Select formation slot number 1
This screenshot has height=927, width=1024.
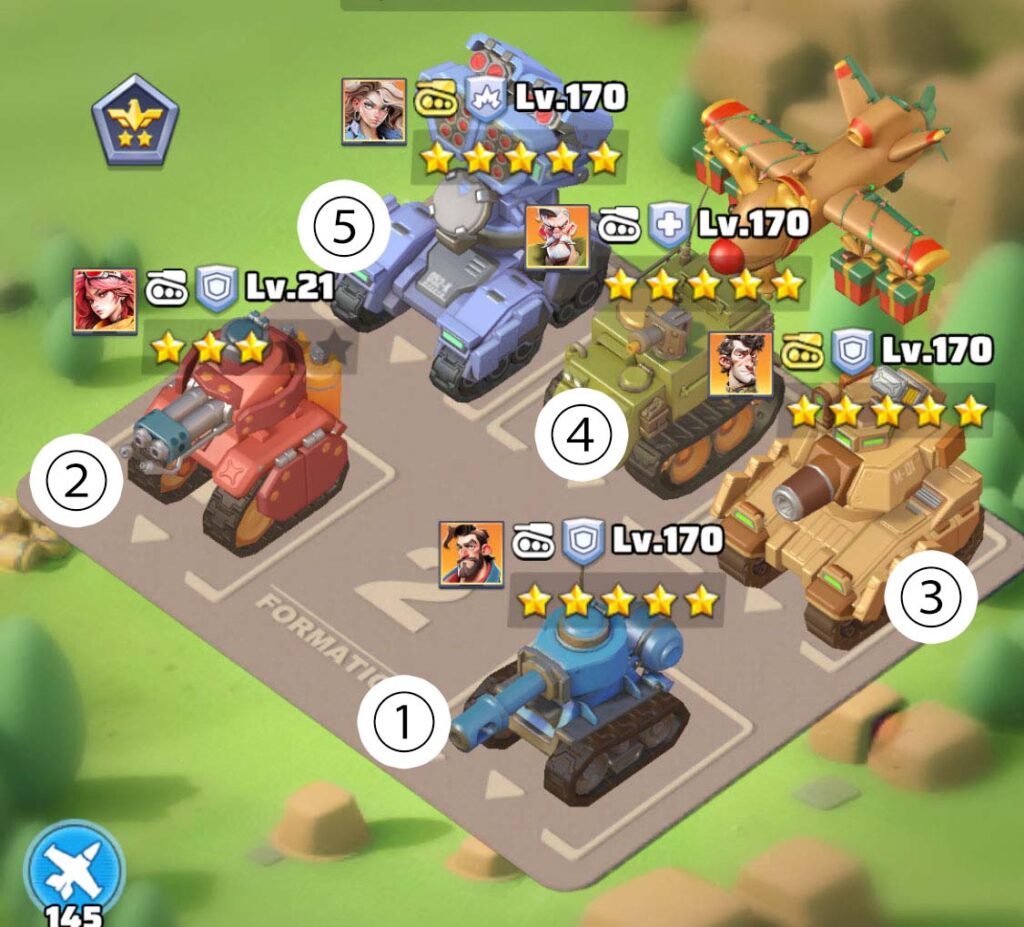(x=405, y=722)
